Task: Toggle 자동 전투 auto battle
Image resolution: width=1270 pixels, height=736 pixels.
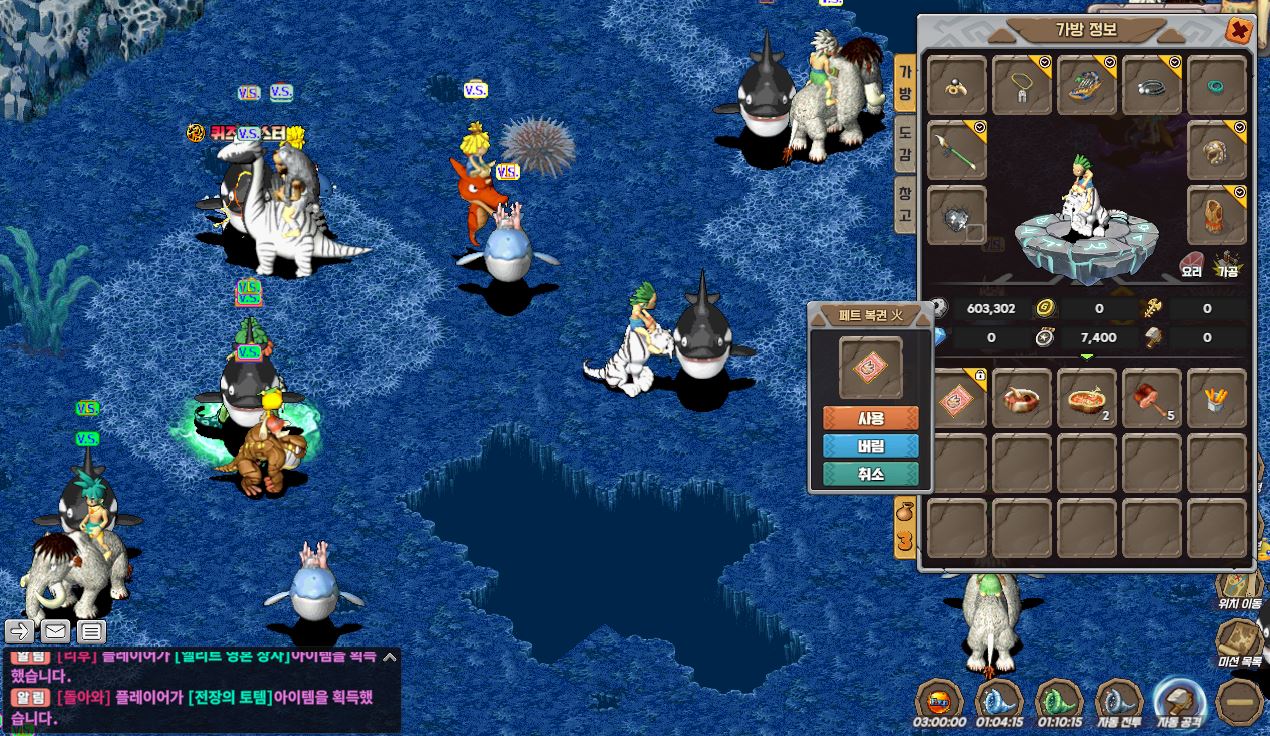Action: click(x=1119, y=701)
